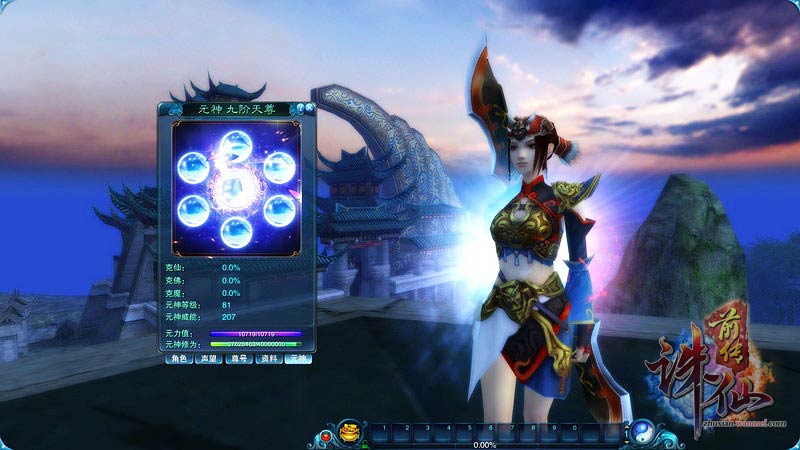Image resolution: width=800 pixels, height=450 pixels.
Task: Show the 资料 tab
Action: pyautogui.click(x=268, y=358)
